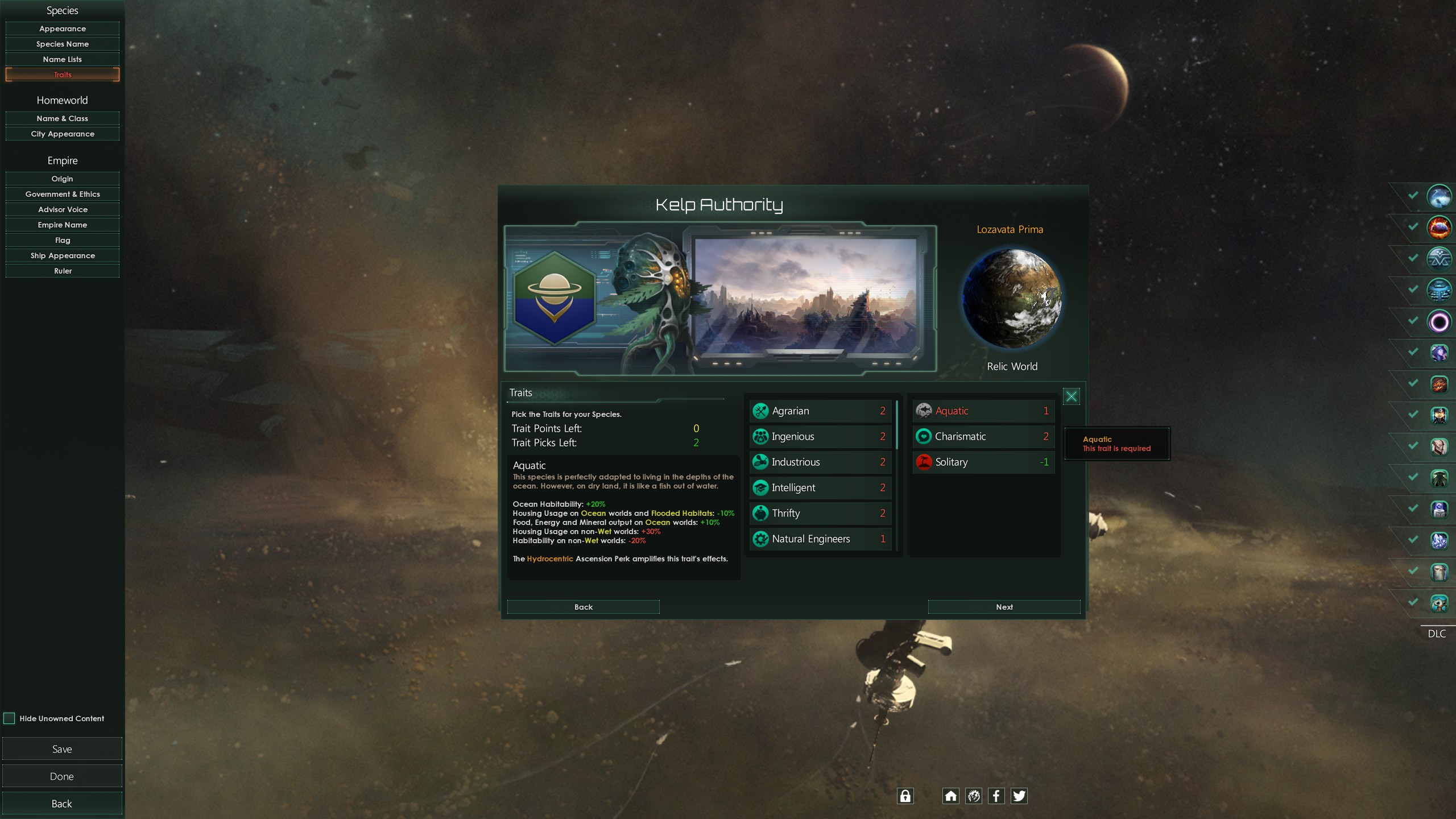Open the Facebook link icon
Screen dimensions: 1456x819
(996, 796)
